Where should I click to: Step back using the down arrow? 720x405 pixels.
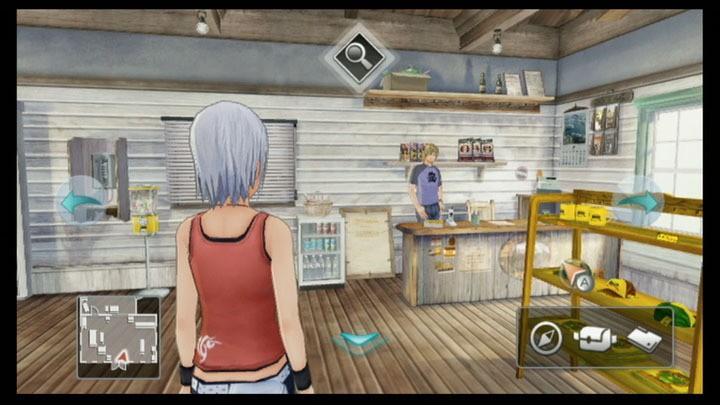[360, 341]
